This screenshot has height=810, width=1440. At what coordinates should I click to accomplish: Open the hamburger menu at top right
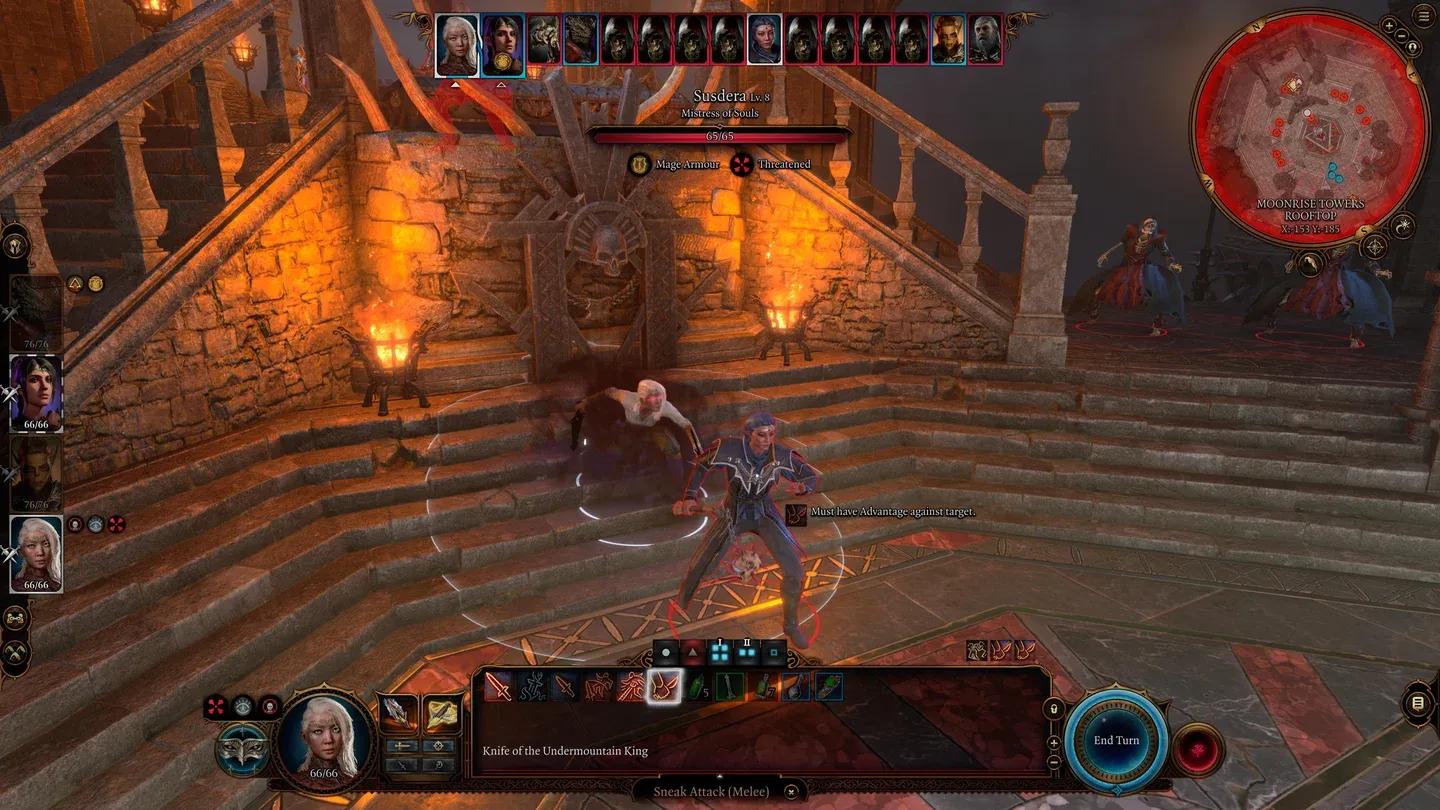pos(1424,15)
